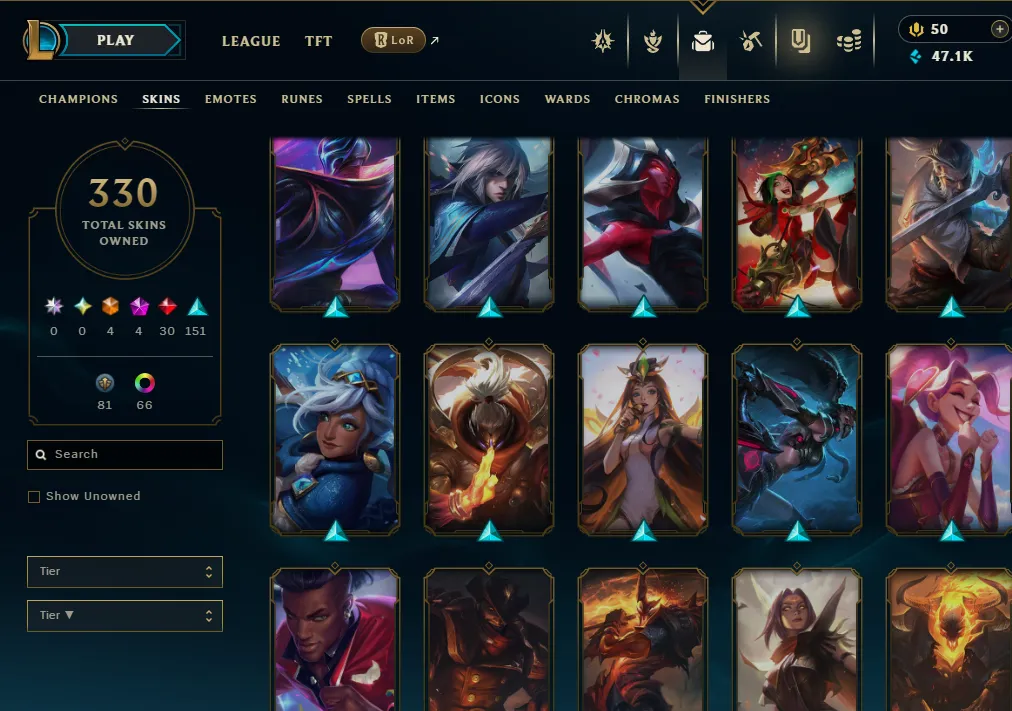Viewport: 1012px width, 711px height.
Task: Launch the LoR link
Action: point(393,41)
